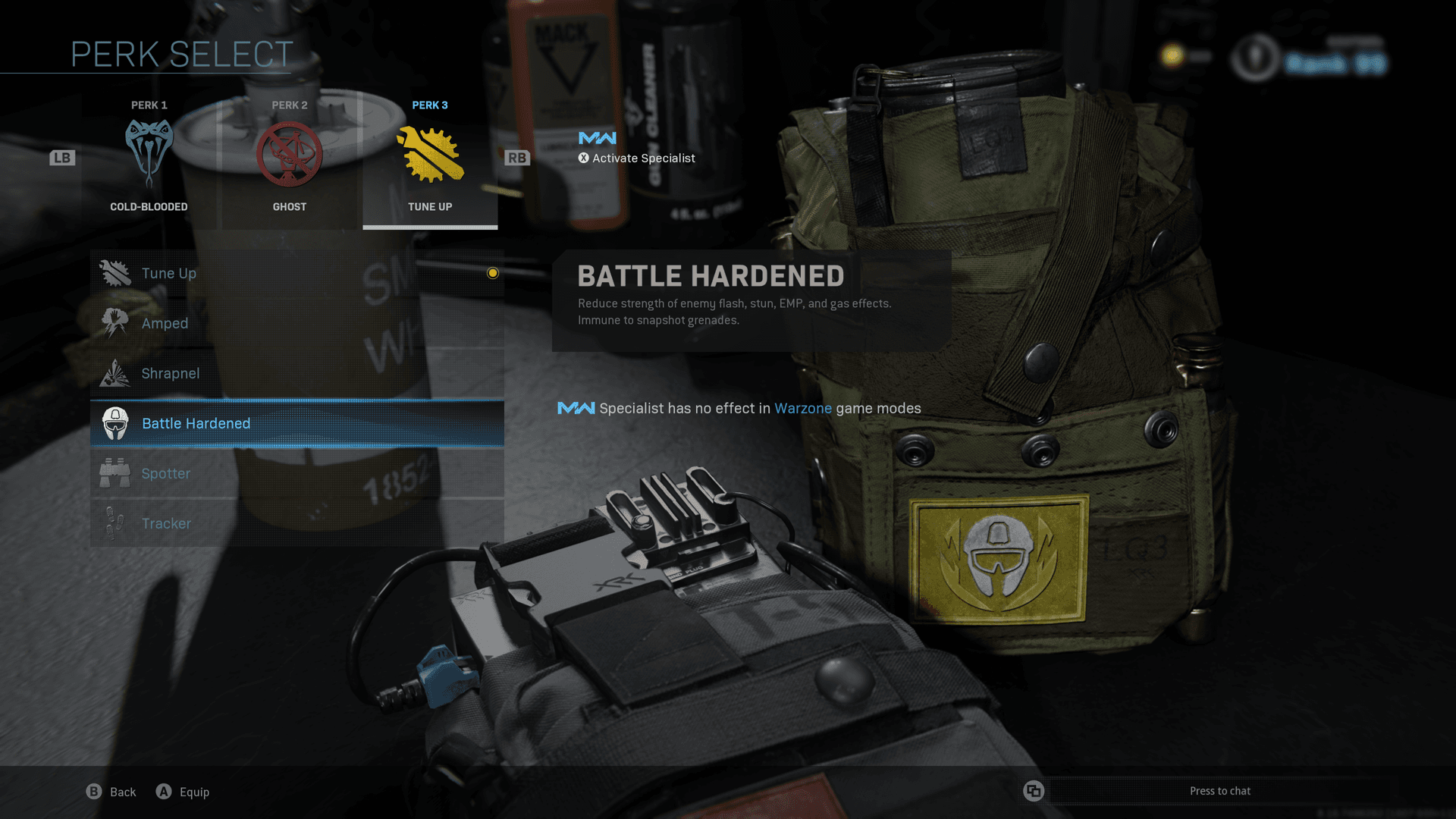This screenshot has height=819, width=1456.
Task: Select the Battle Hardened helmet icon
Action: point(115,422)
